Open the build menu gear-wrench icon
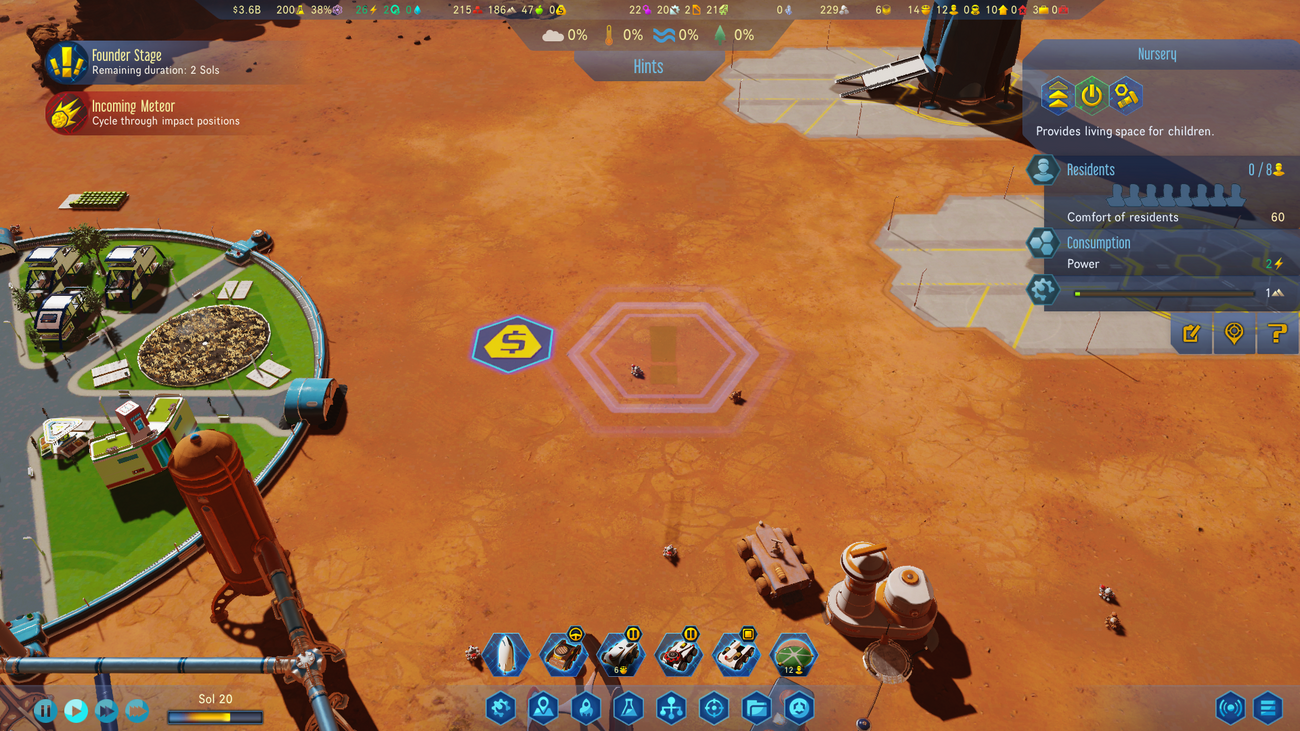This screenshot has height=731, width=1300. click(x=500, y=709)
